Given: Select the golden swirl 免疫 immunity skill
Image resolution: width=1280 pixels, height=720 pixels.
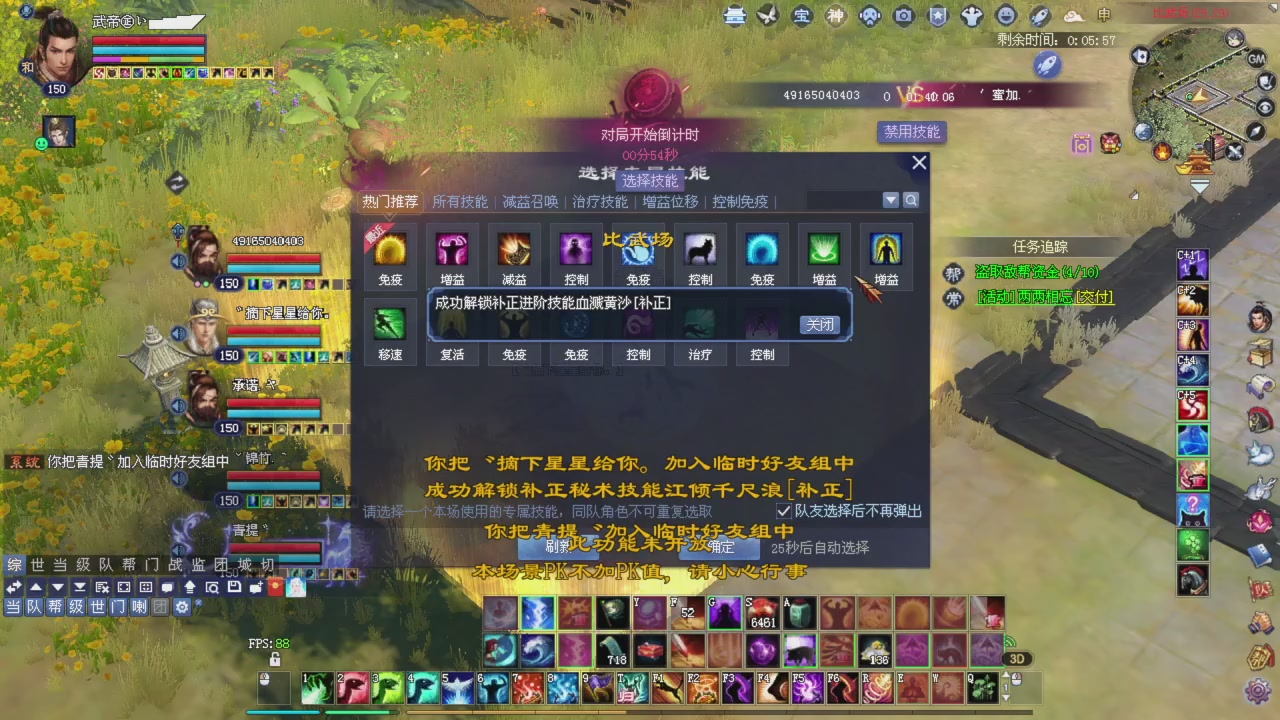Looking at the screenshot, I should pos(390,248).
